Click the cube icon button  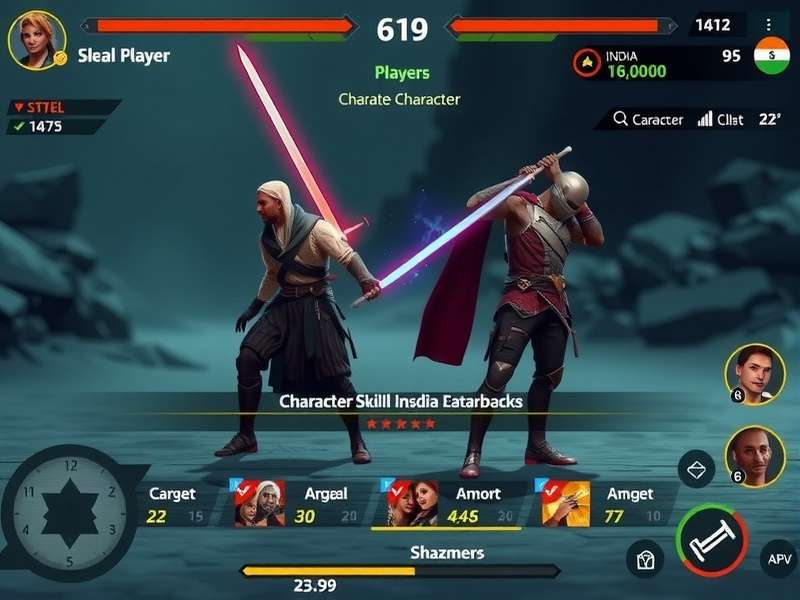pos(645,558)
